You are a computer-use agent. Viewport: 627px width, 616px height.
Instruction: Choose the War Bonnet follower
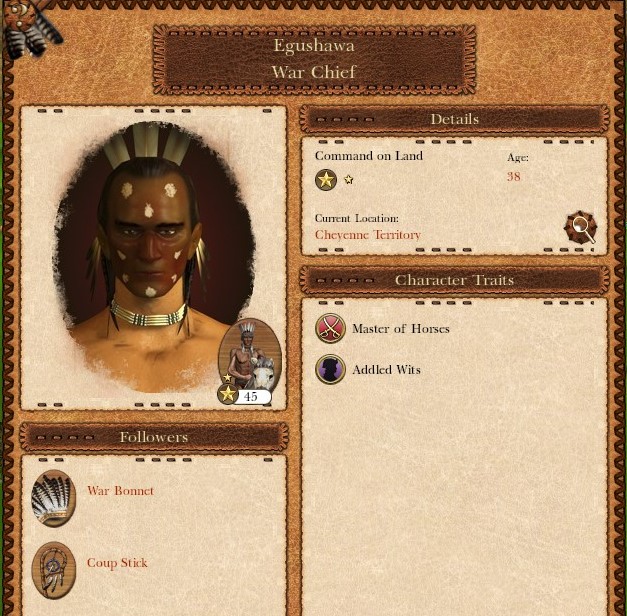point(54,497)
